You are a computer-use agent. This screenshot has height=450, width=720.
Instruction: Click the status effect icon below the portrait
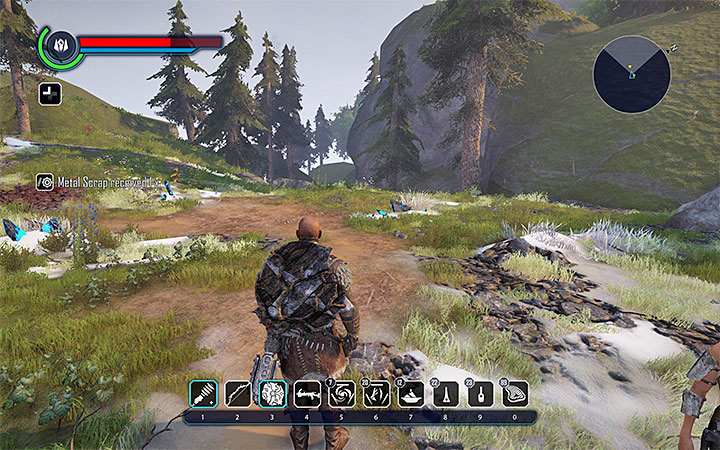click(47, 94)
